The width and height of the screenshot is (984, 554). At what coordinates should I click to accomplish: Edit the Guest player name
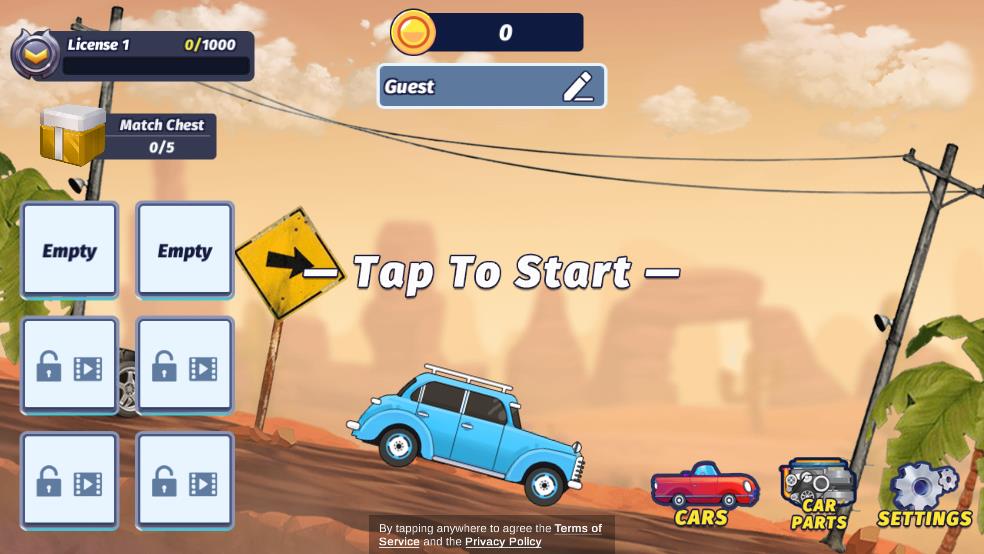578,87
